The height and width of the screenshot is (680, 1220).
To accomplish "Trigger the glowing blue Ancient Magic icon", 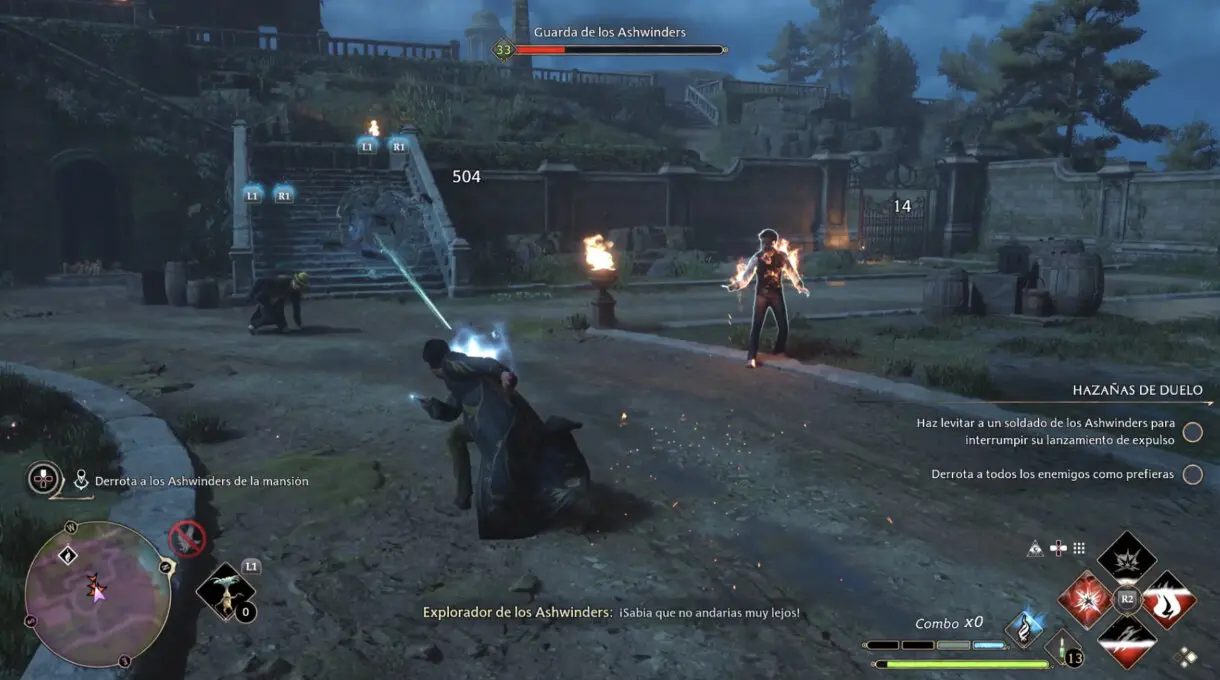I will pos(1023,628).
